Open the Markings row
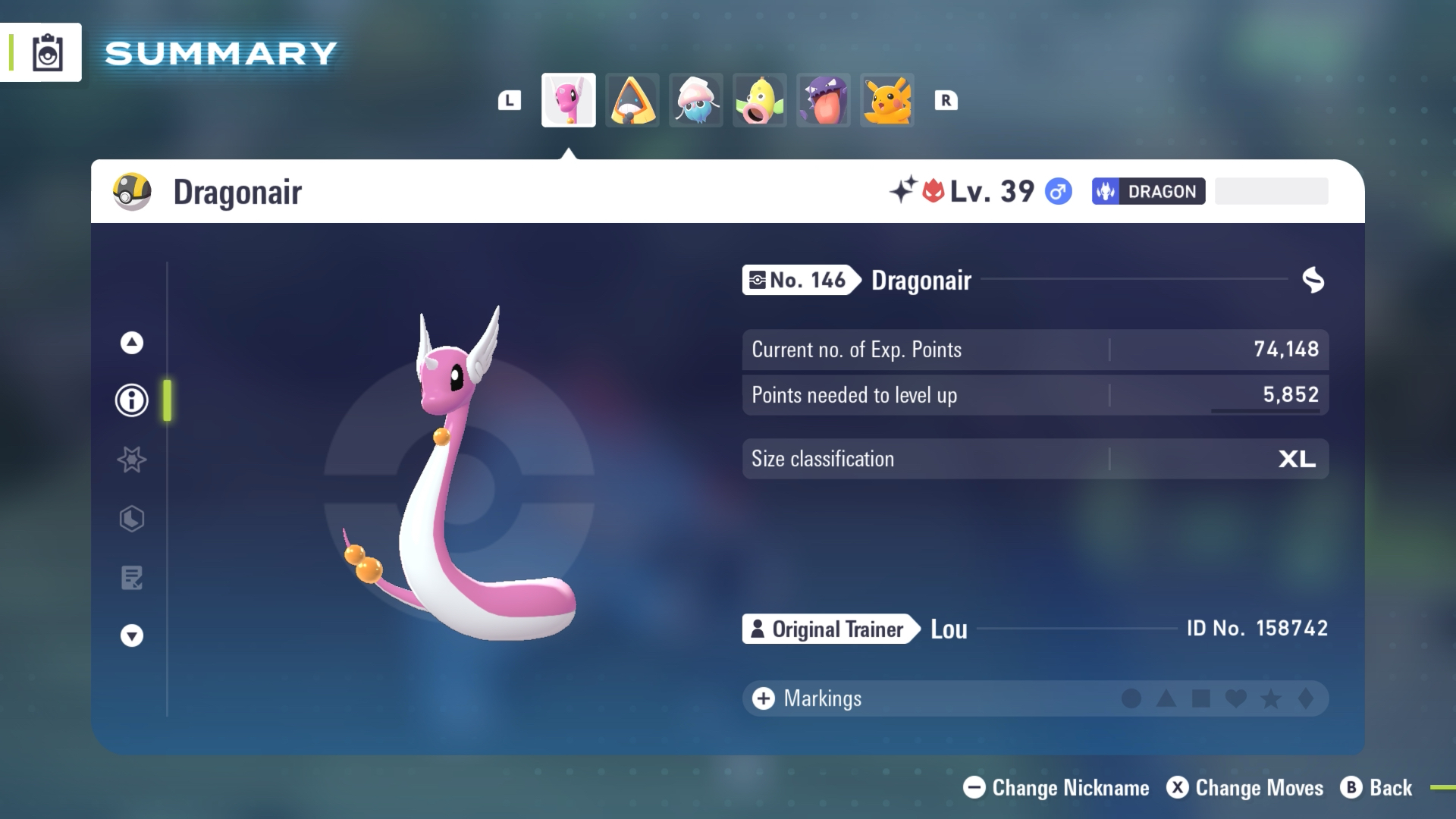The height and width of the screenshot is (819, 1456). 808,698
